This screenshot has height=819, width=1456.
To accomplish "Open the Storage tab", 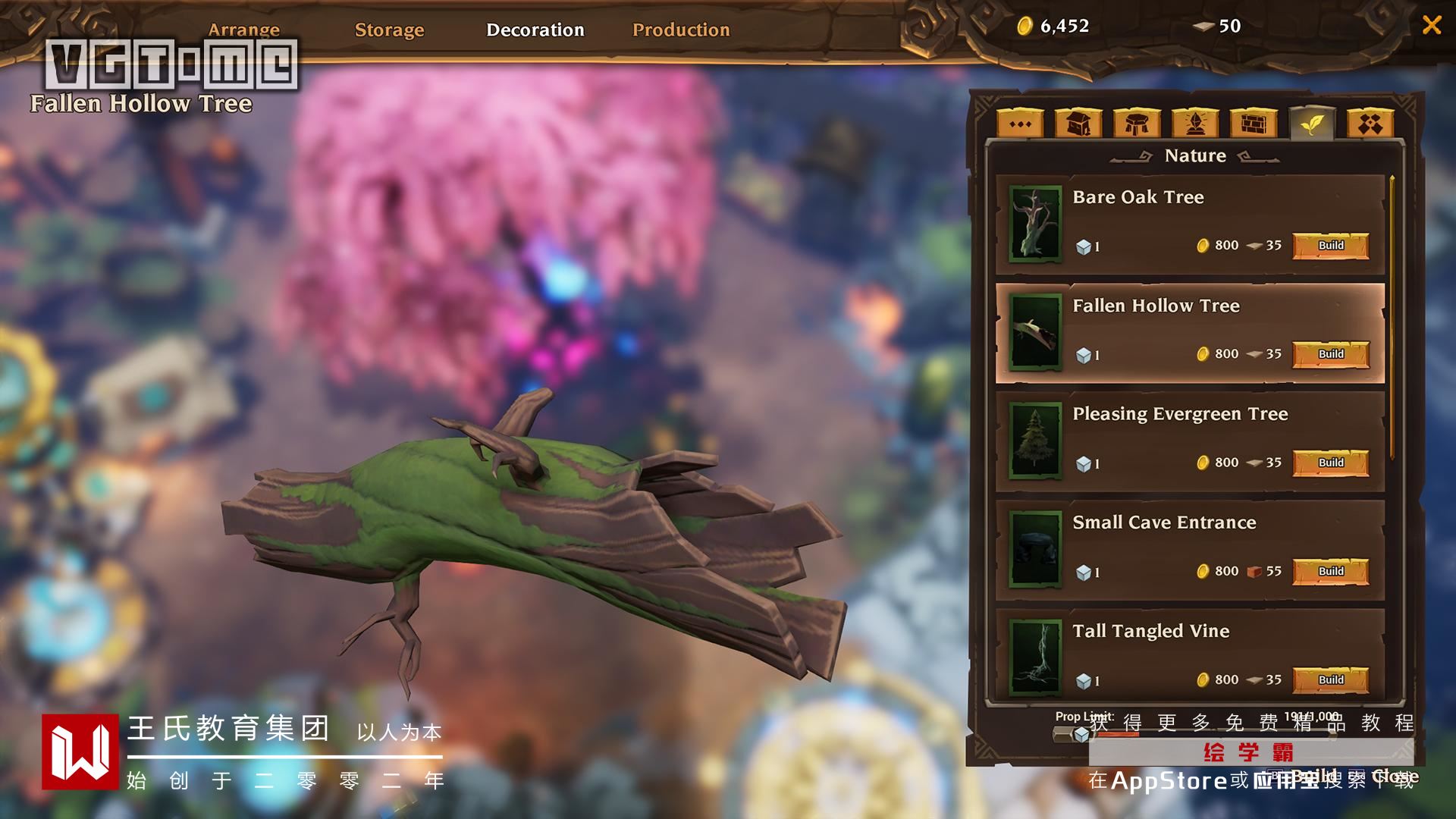I will pos(389,30).
